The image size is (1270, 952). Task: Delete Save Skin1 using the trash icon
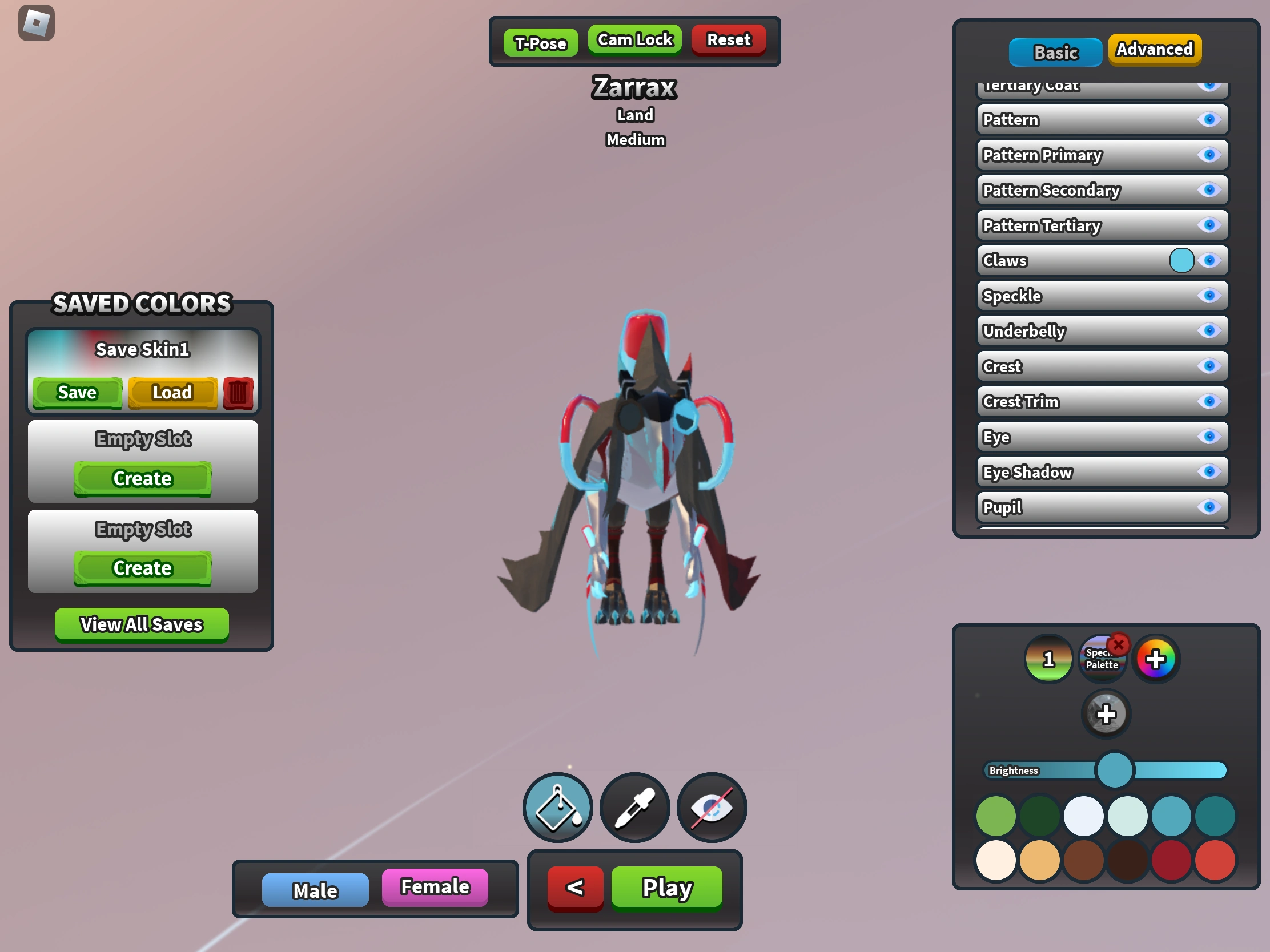coord(238,393)
